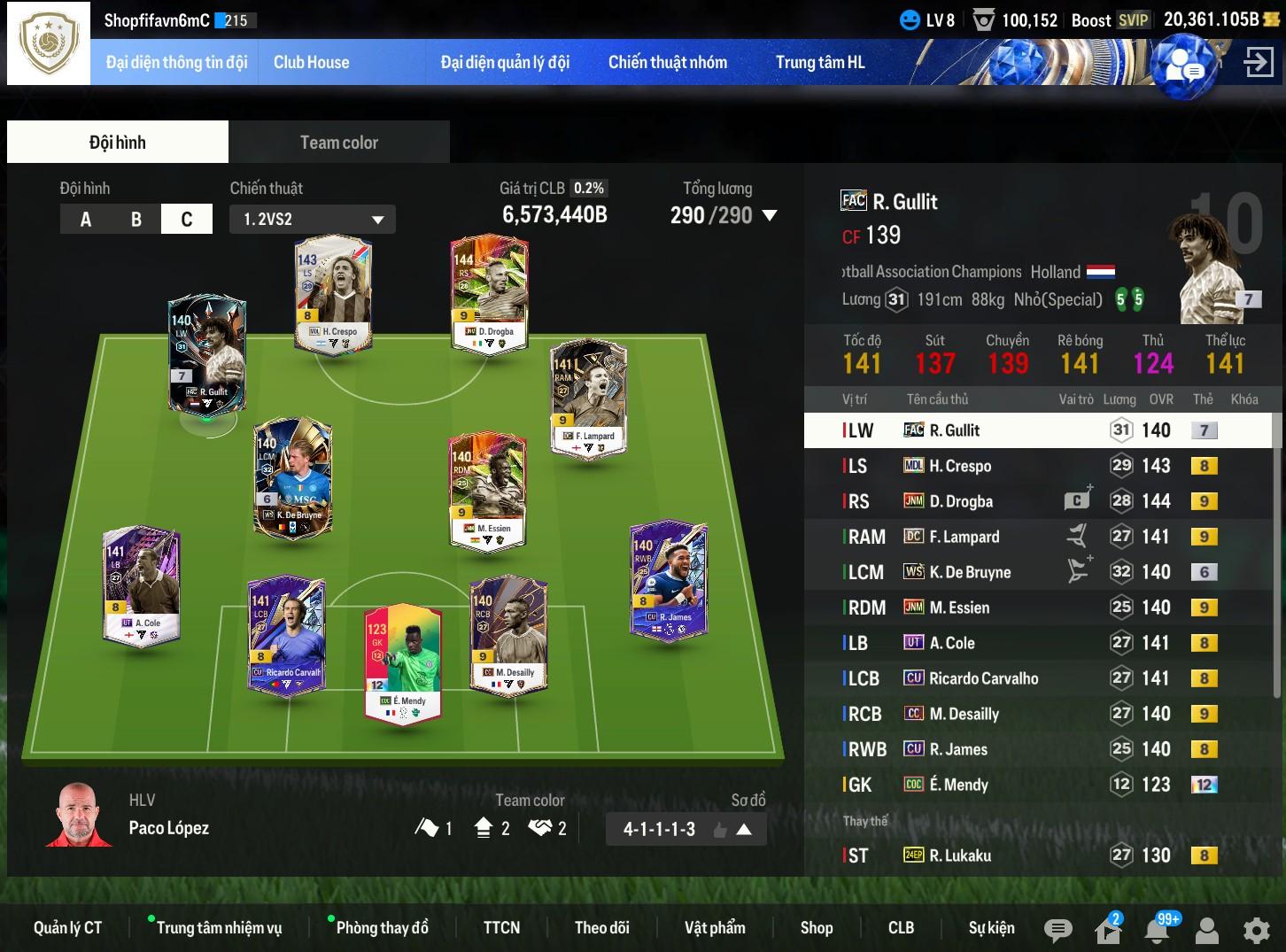Open Trung tâm nhiệm vụ
Image resolution: width=1286 pixels, height=952 pixels.
pyautogui.click(x=219, y=928)
